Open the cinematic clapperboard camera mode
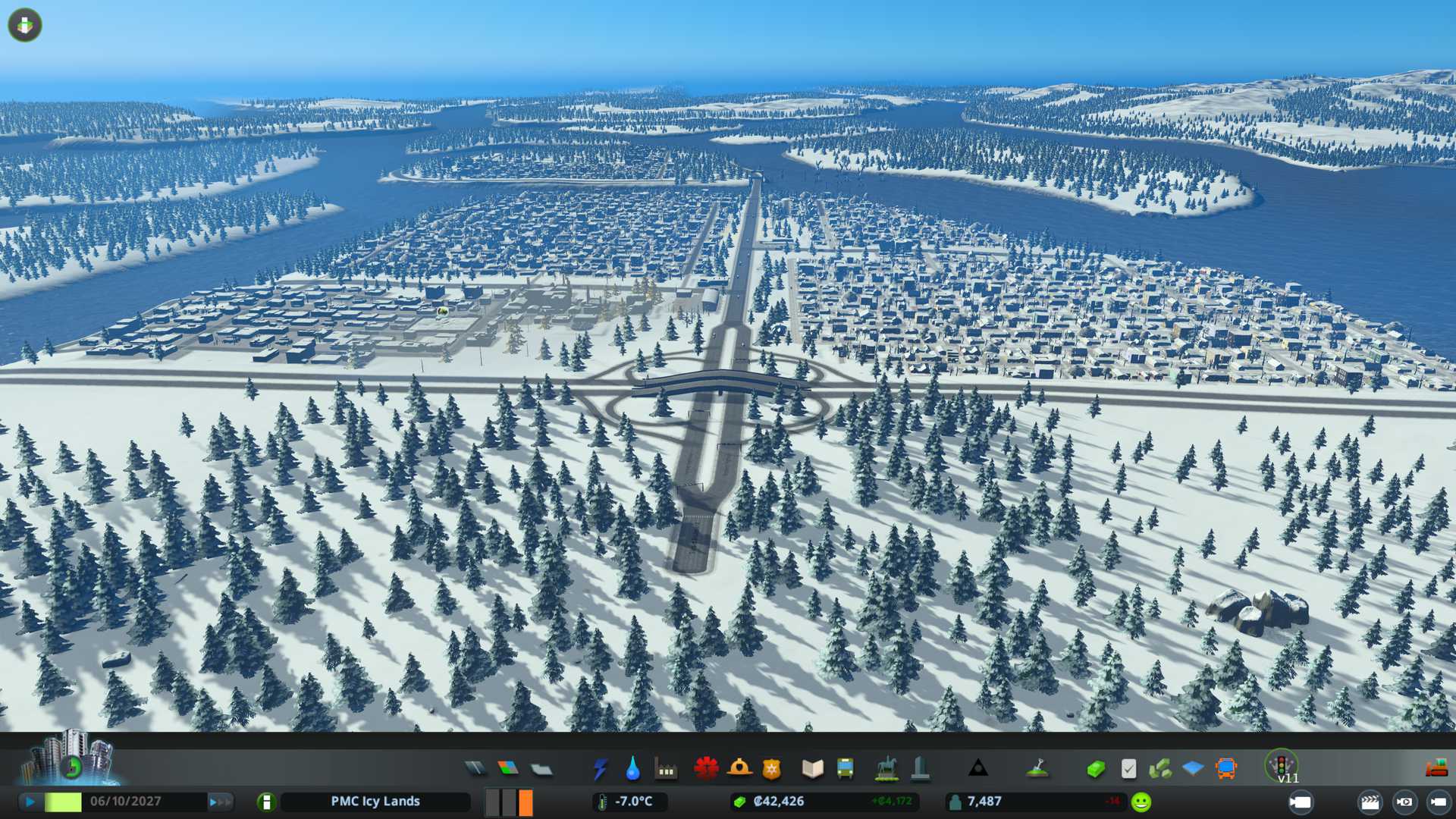Viewport: 1456px width, 819px height. point(1370,802)
